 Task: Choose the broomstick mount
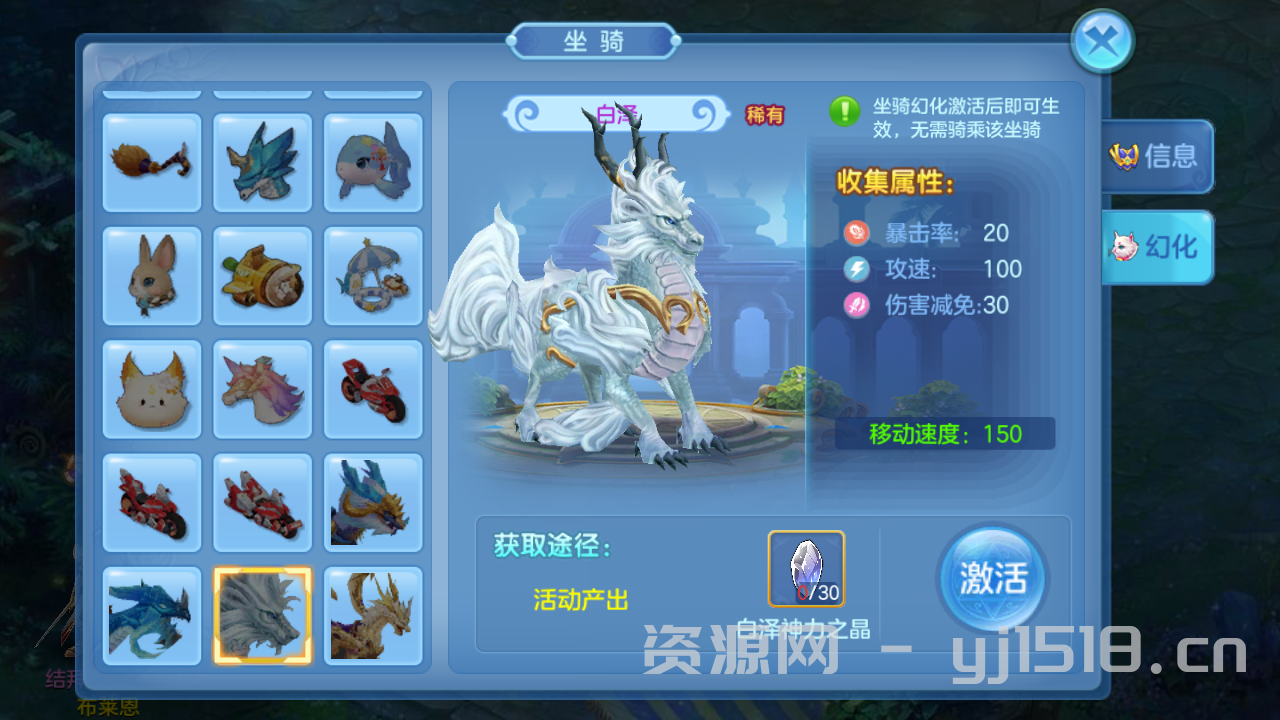pyautogui.click(x=152, y=162)
